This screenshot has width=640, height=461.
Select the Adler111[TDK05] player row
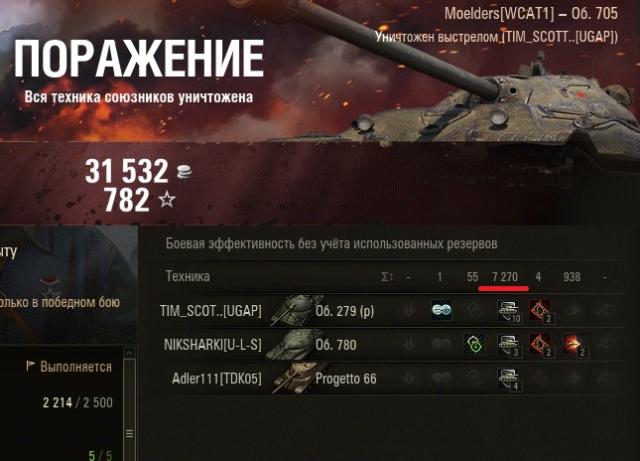tap(217, 378)
